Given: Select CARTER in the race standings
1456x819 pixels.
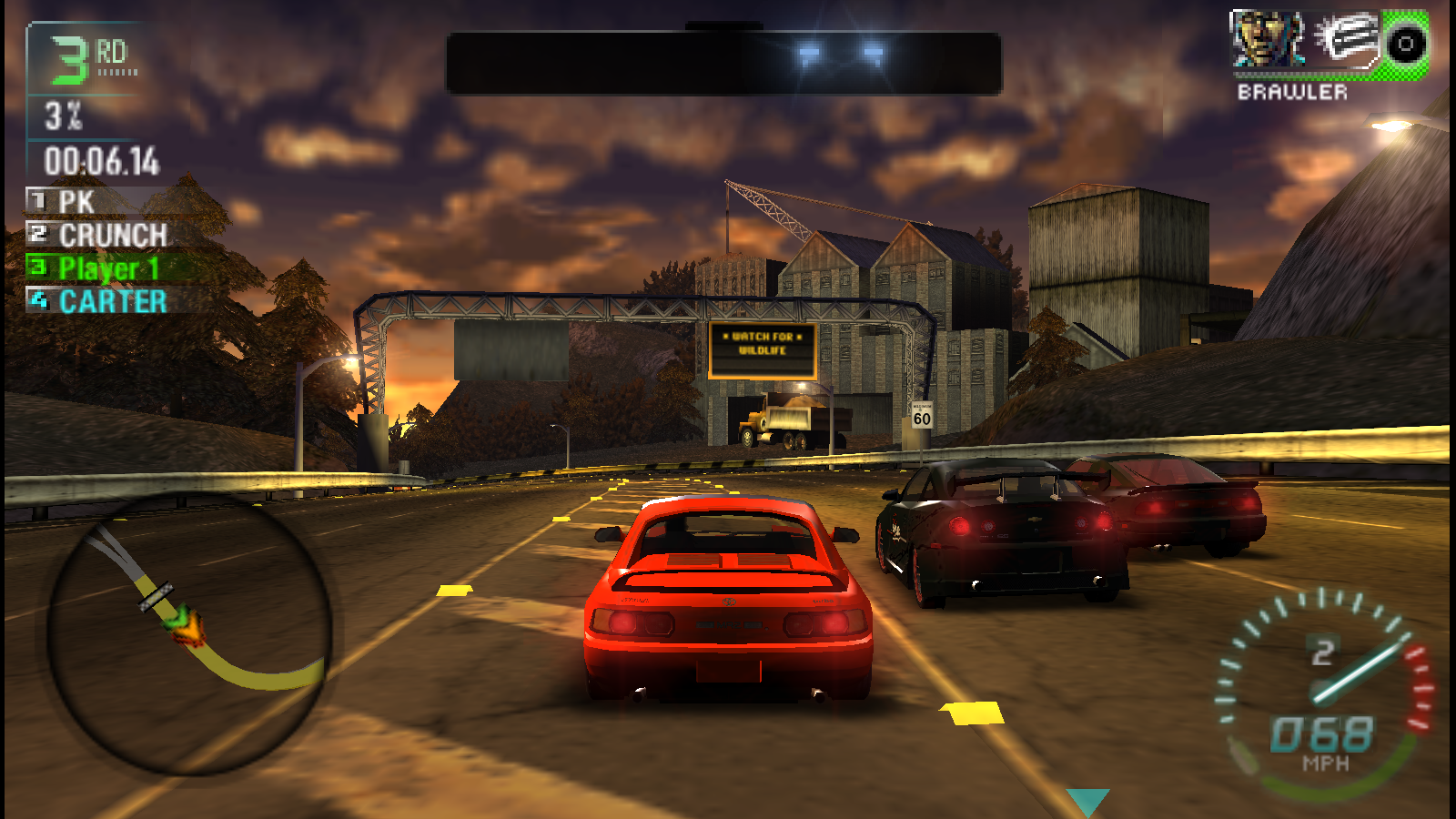Looking at the screenshot, I should 112,301.
